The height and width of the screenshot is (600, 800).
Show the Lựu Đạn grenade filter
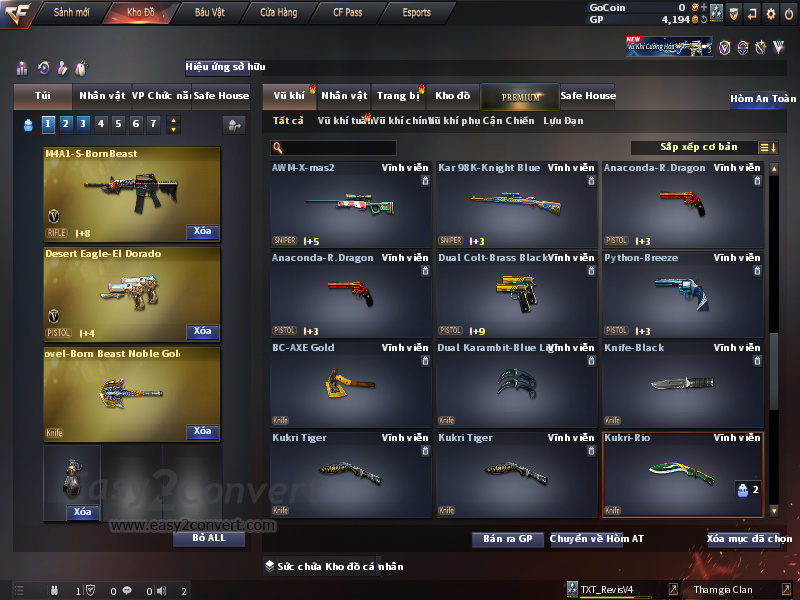(563, 121)
